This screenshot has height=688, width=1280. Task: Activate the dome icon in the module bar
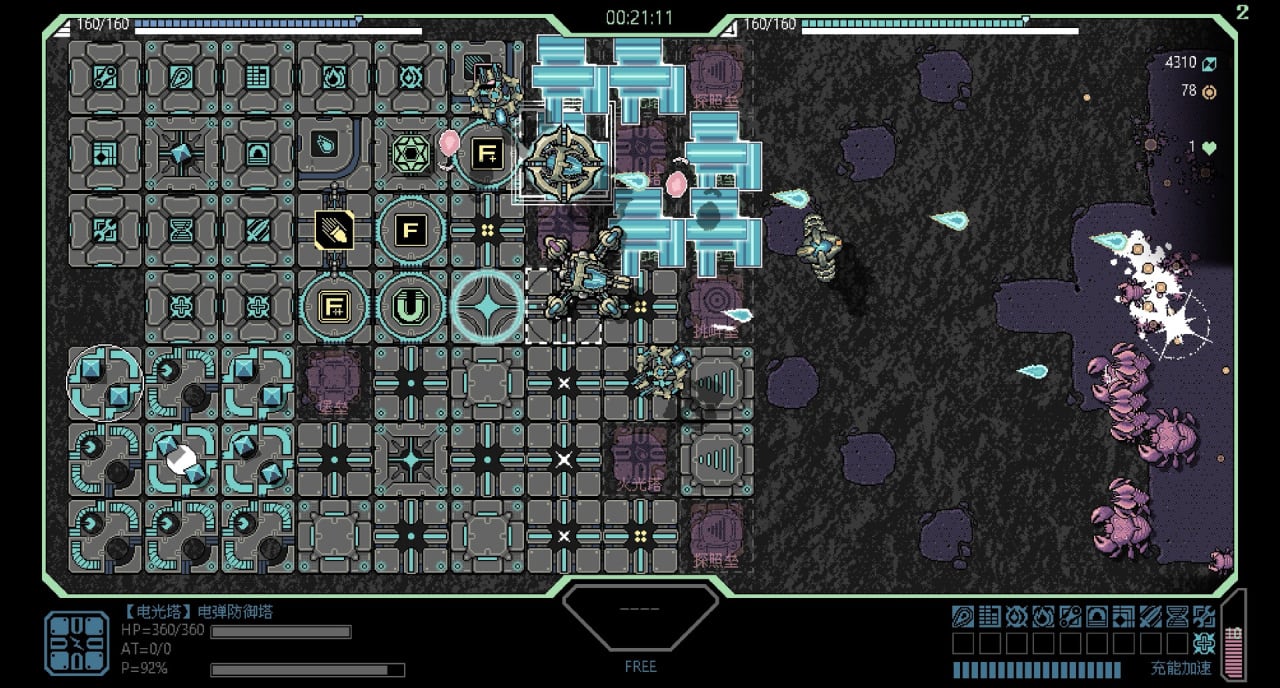(1097, 616)
